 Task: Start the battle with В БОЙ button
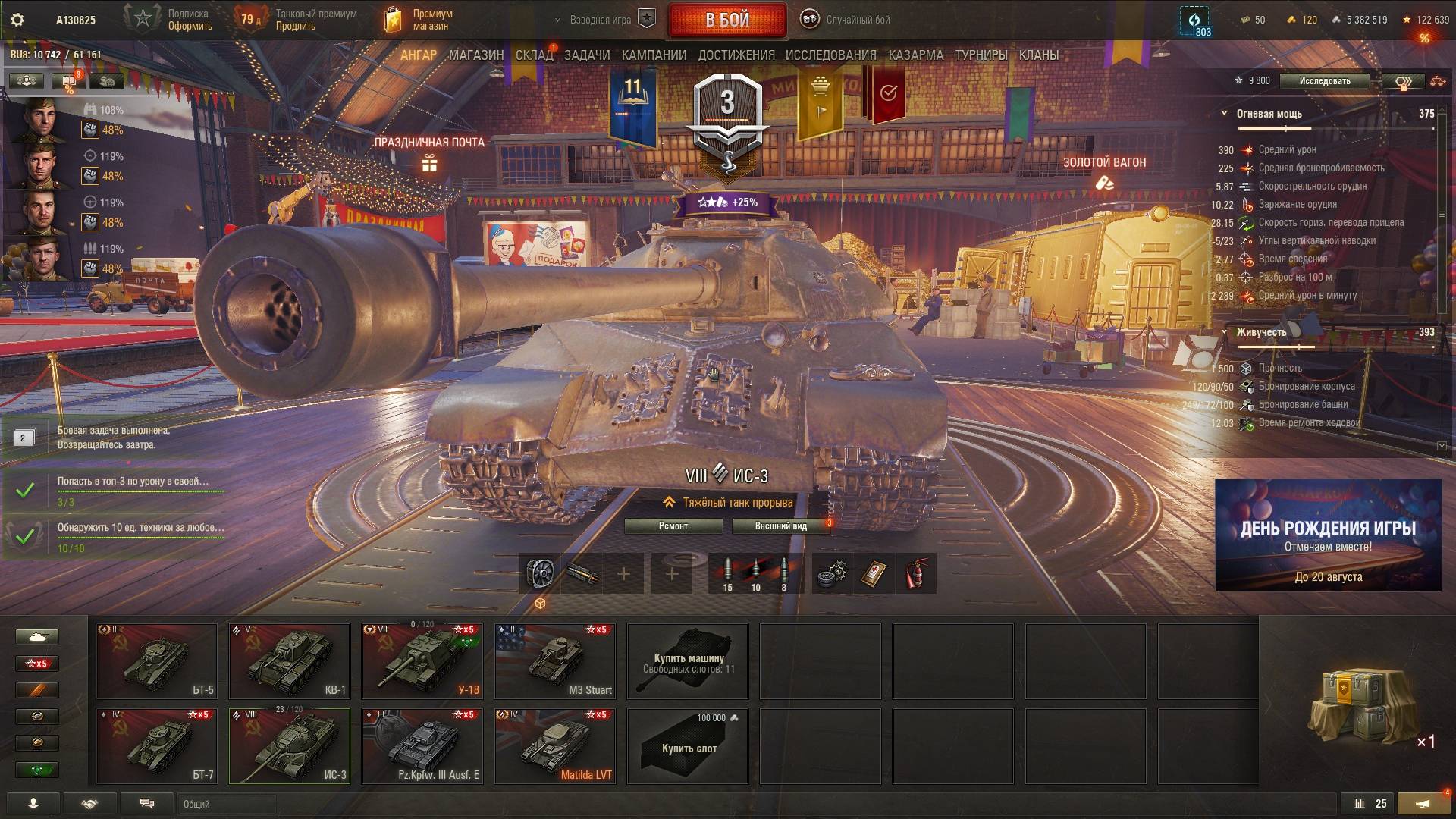[x=726, y=20]
